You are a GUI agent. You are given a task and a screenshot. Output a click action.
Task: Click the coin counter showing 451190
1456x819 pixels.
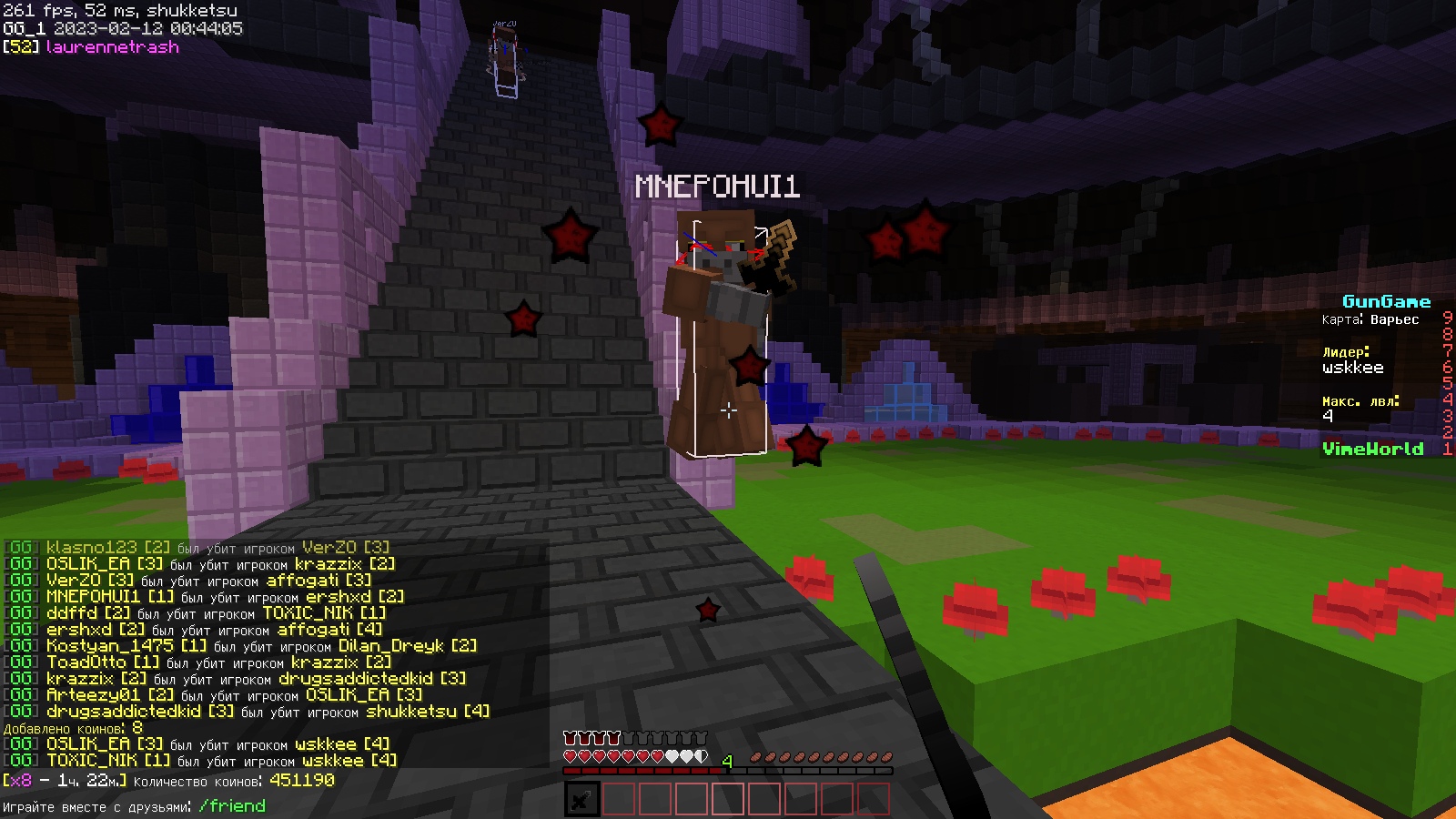(301, 780)
